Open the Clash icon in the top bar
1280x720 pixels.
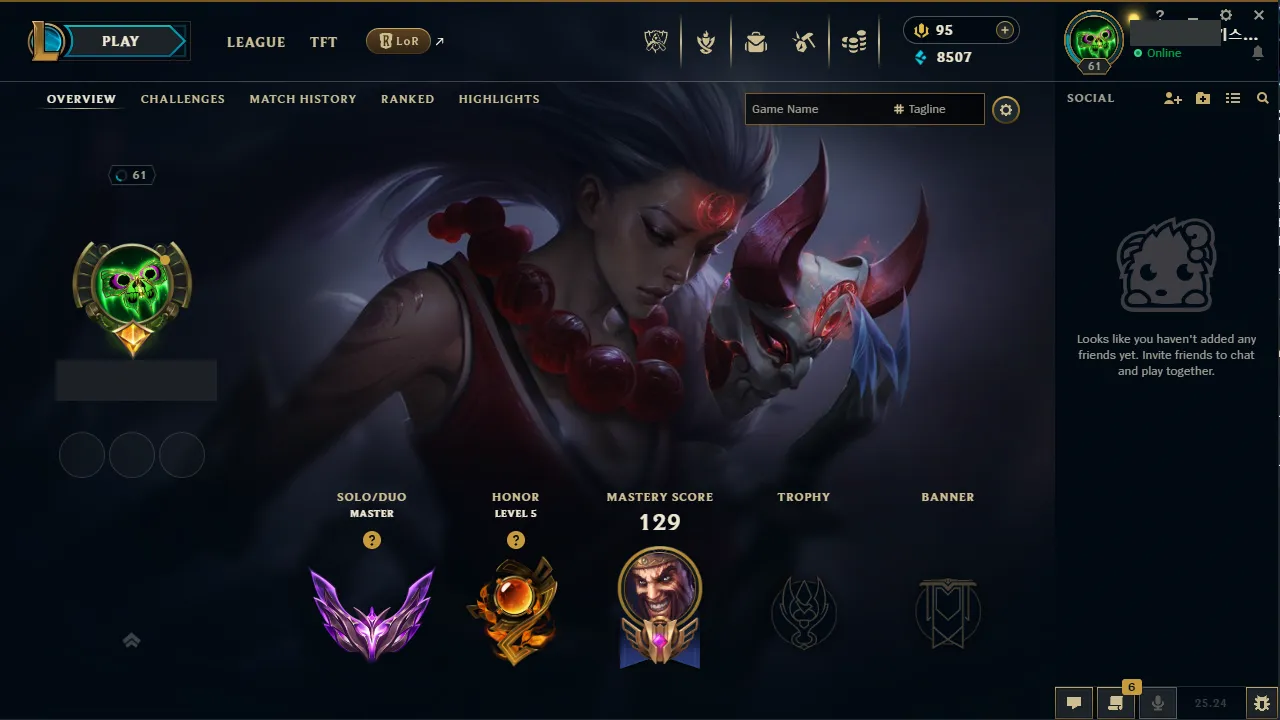706,41
